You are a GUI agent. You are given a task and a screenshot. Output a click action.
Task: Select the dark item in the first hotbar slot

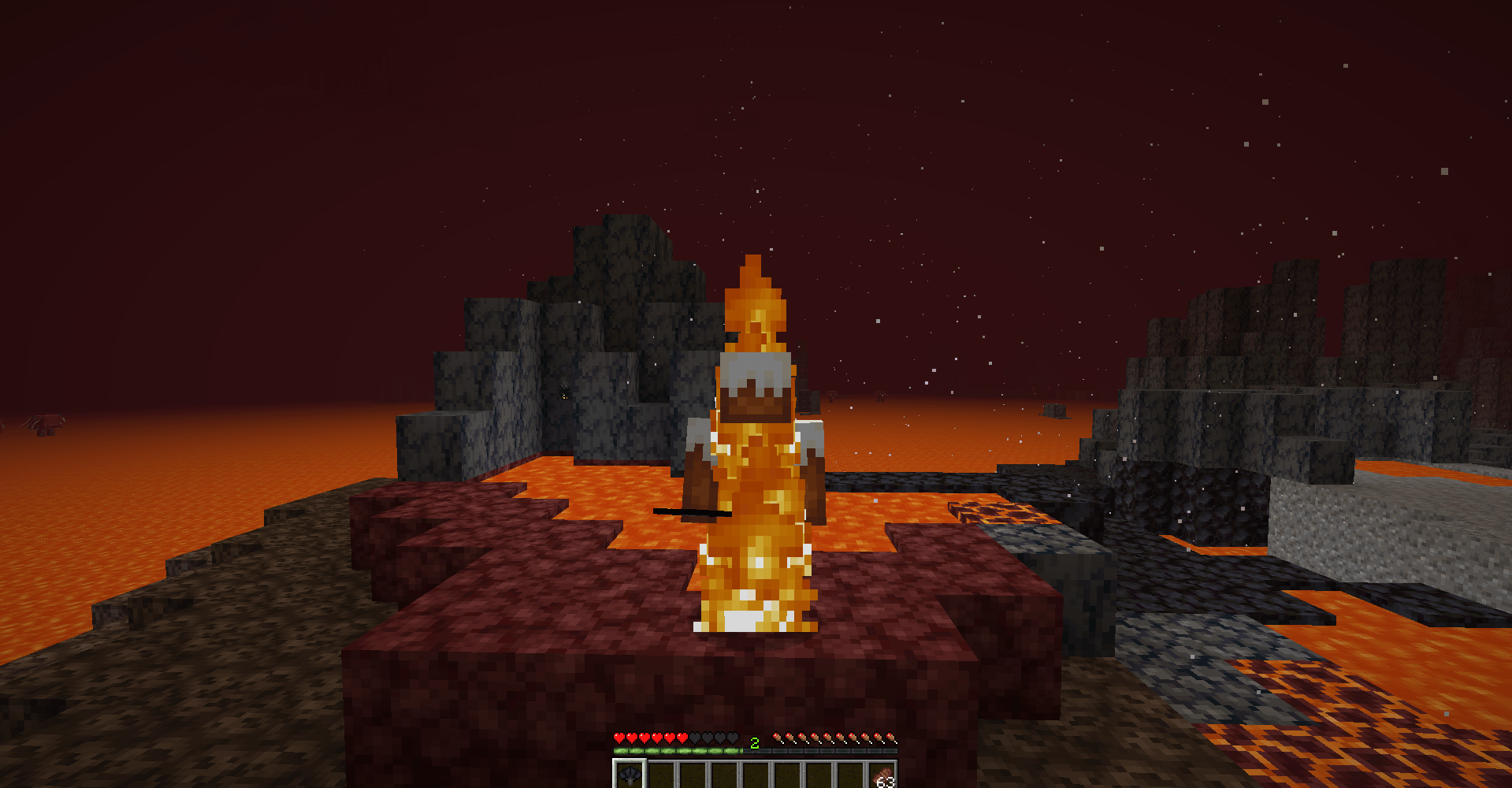(630, 773)
